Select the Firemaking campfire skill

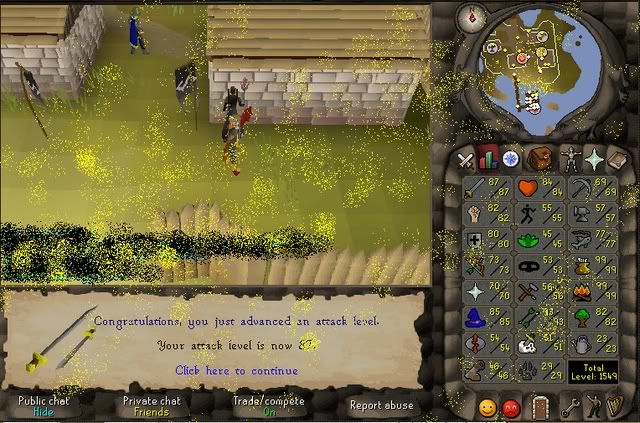580,292
